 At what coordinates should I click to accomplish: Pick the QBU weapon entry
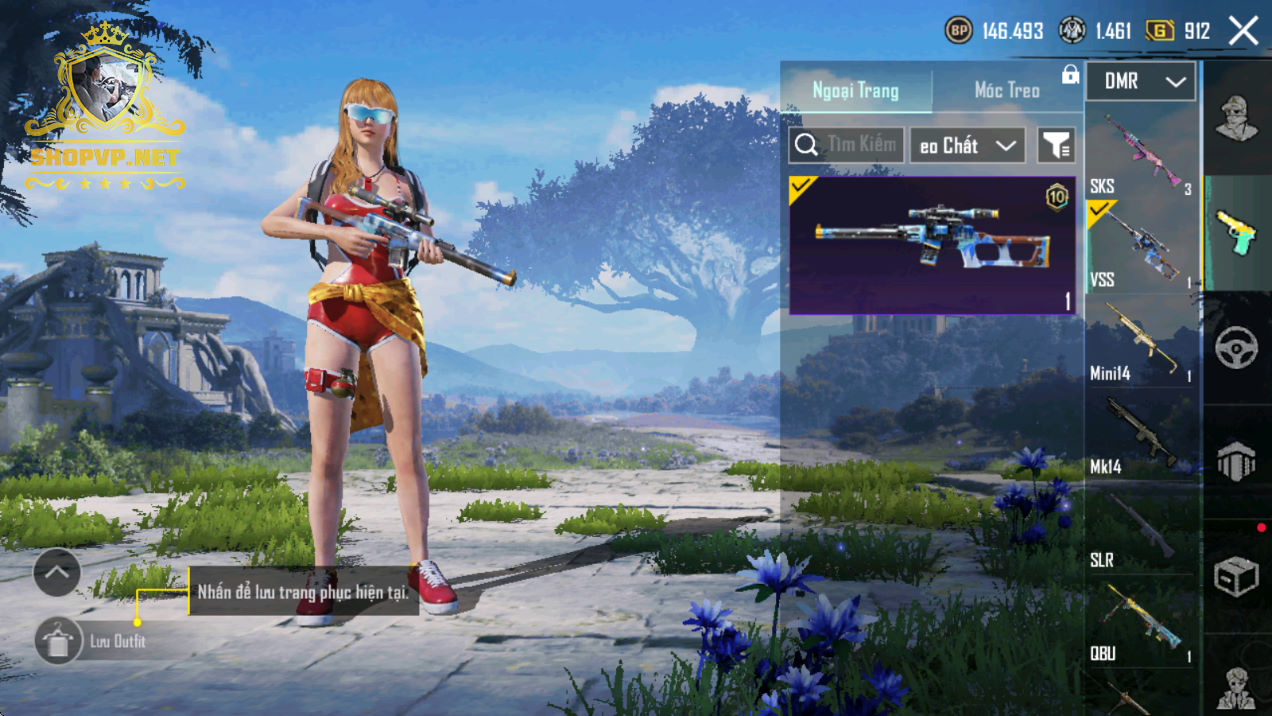tap(1140, 622)
